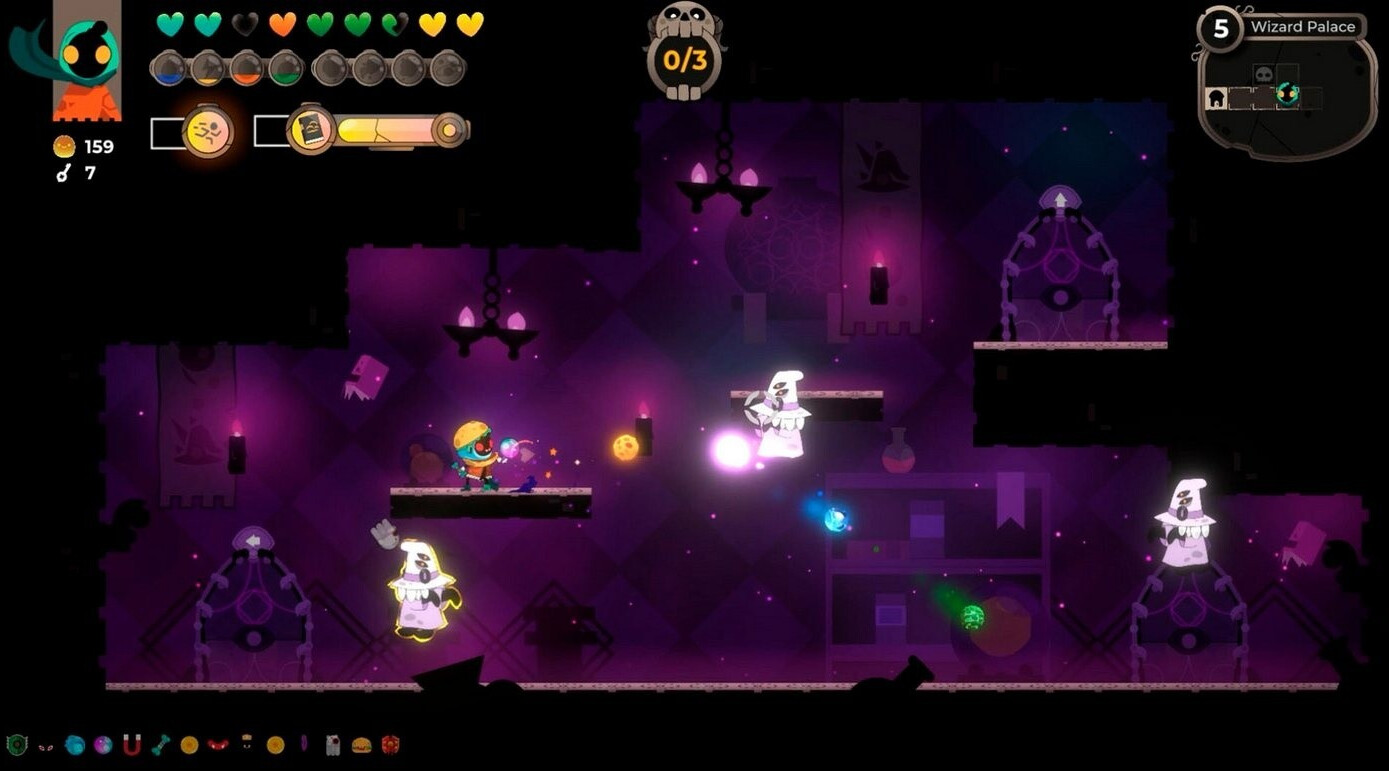Select the blue orb item icon
The height and width of the screenshot is (771, 1389).
[x=74, y=744]
